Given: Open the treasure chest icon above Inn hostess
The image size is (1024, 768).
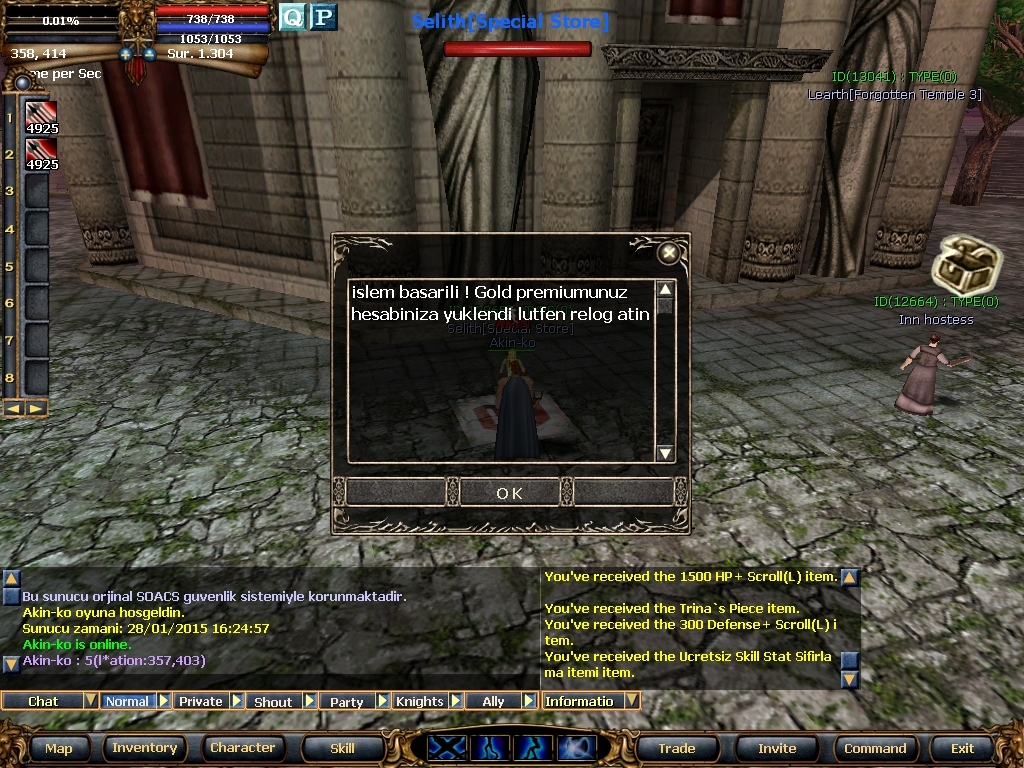Looking at the screenshot, I should 953,266.
